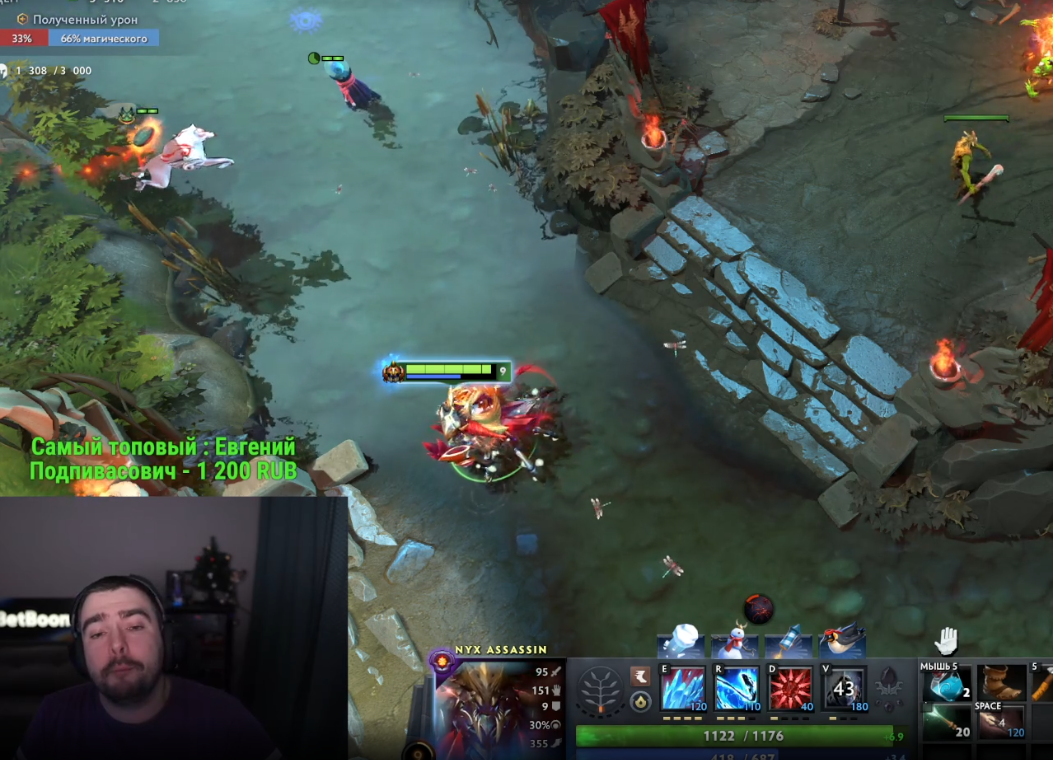
Task: Click the Aghanim's Scepter and Shard indicator
Action: tap(888, 688)
